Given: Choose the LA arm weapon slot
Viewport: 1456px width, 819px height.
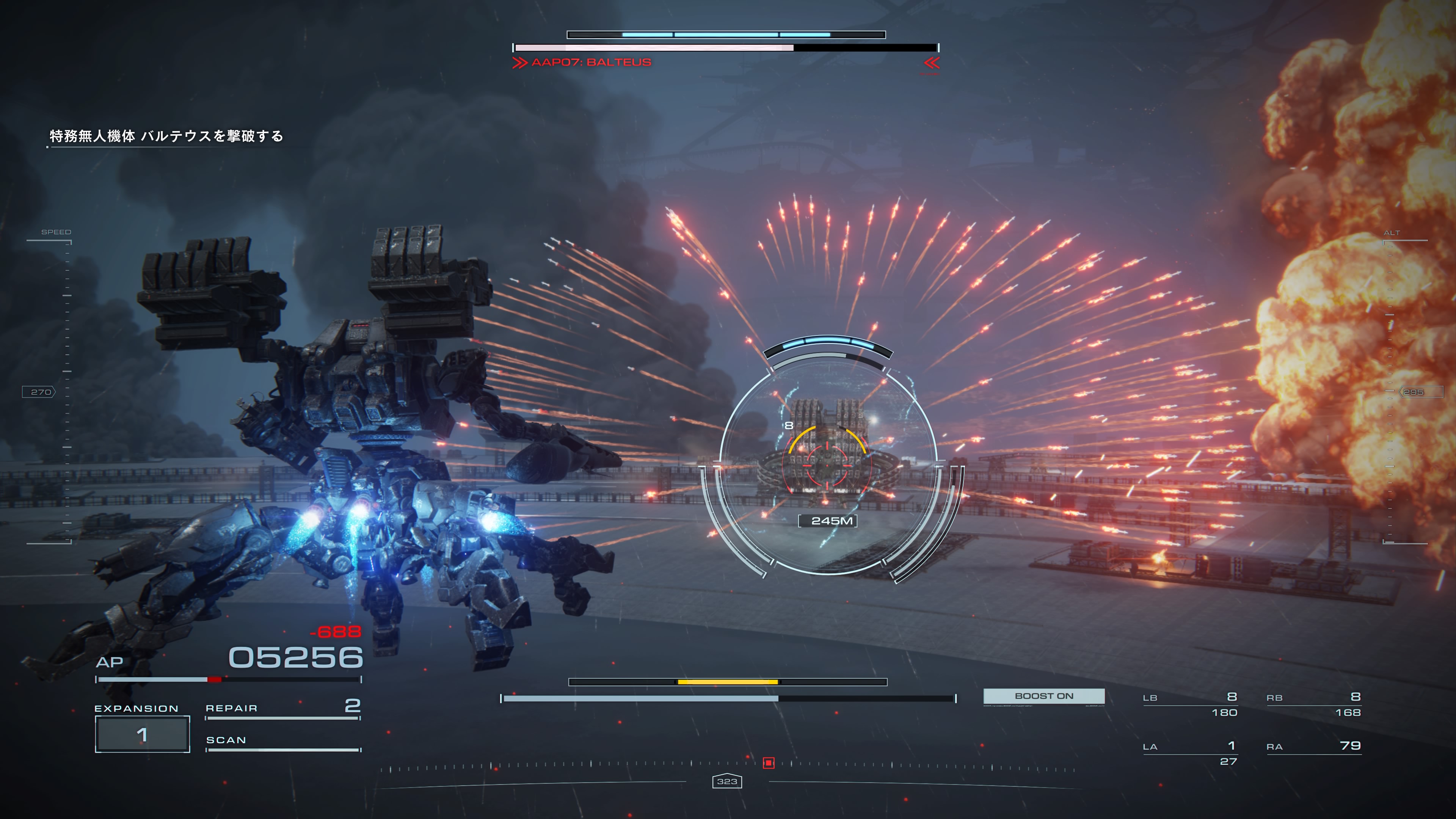Looking at the screenshot, I should (x=1190, y=753).
